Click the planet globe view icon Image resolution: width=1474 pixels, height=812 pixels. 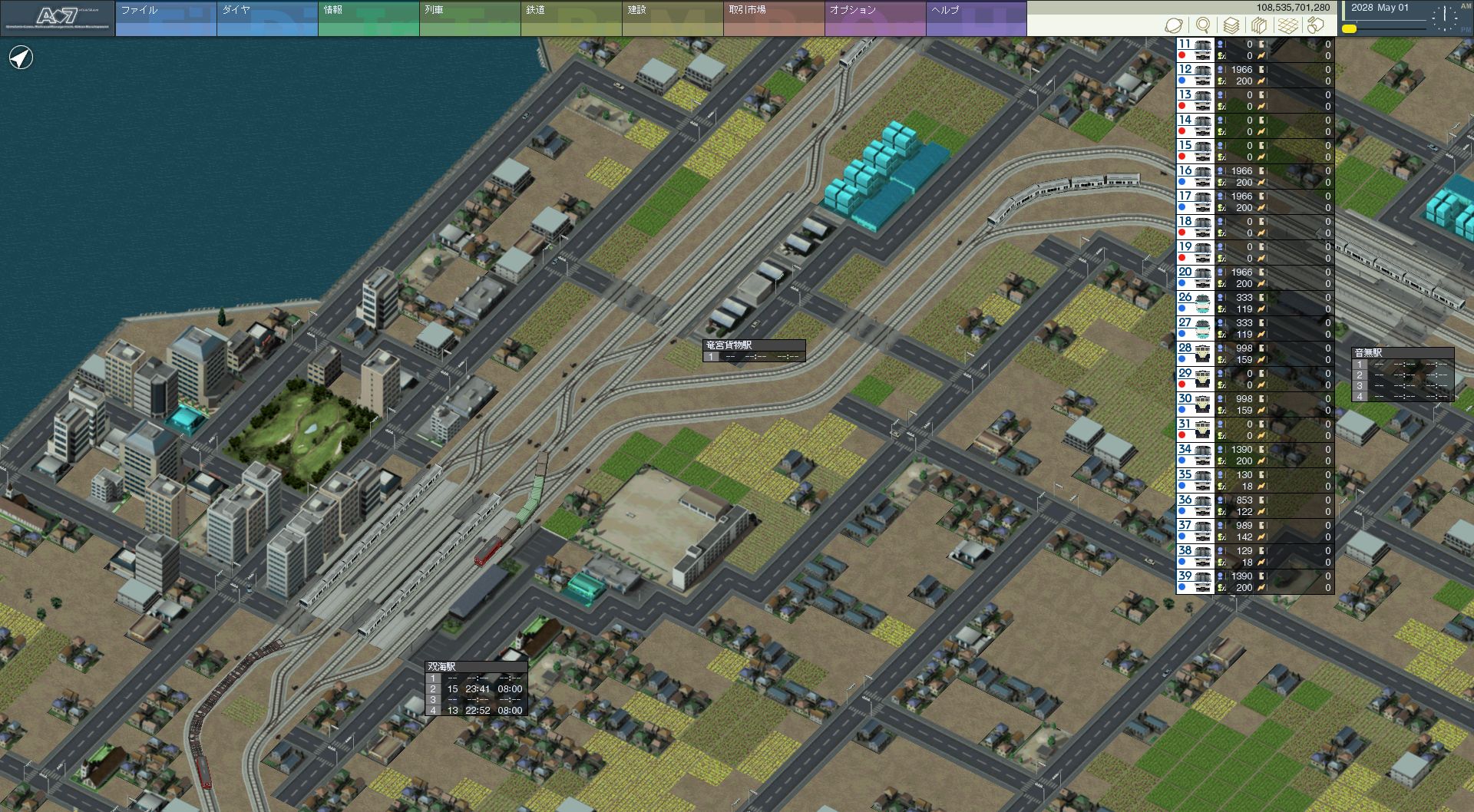click(1173, 25)
